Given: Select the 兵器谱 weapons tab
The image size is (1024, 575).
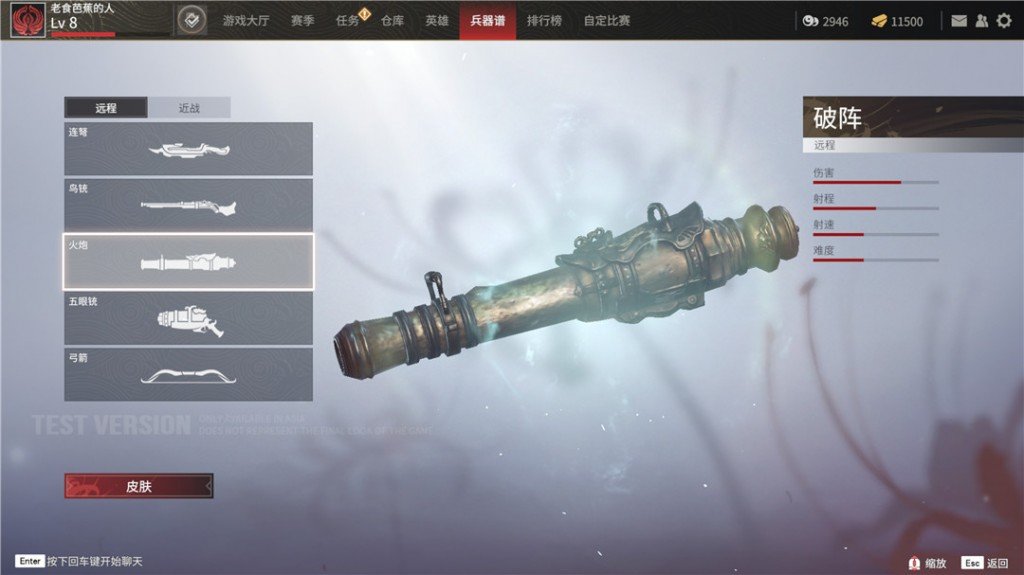Looking at the screenshot, I should (x=487, y=20).
